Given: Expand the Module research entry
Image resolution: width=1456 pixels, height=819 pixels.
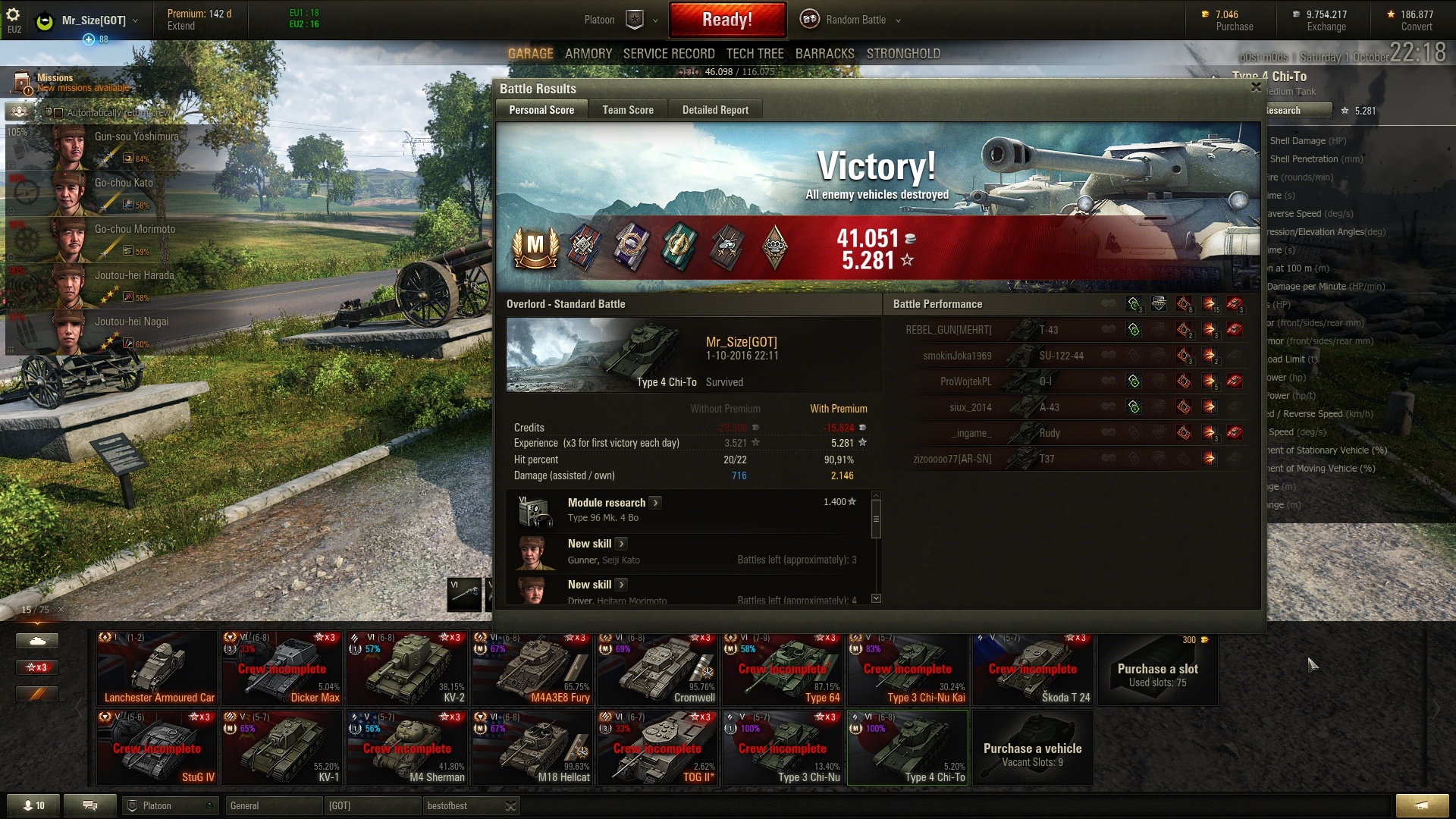Looking at the screenshot, I should point(655,503).
